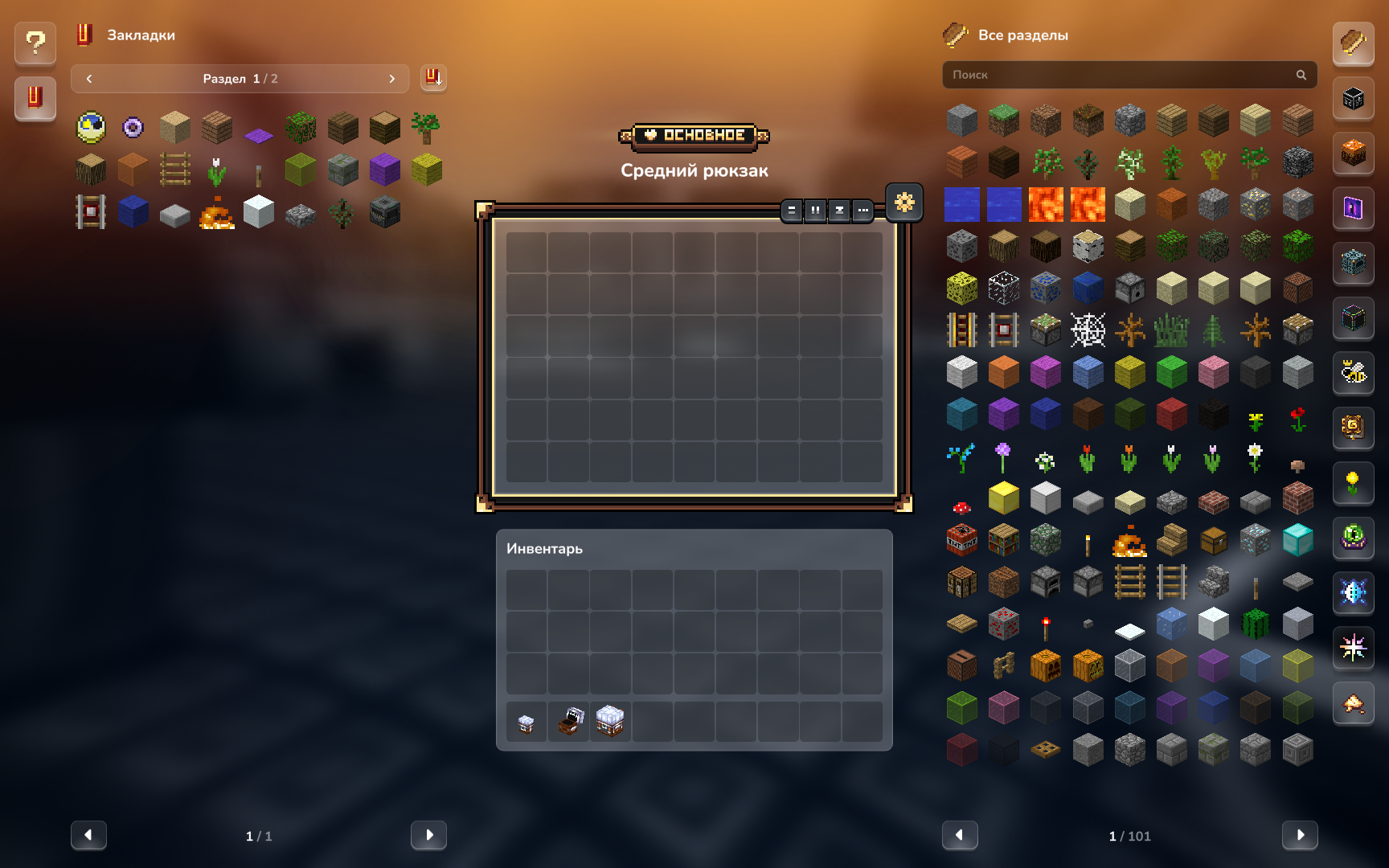Select the campfire in the bookmarks
The image size is (1389, 868).
216,213
